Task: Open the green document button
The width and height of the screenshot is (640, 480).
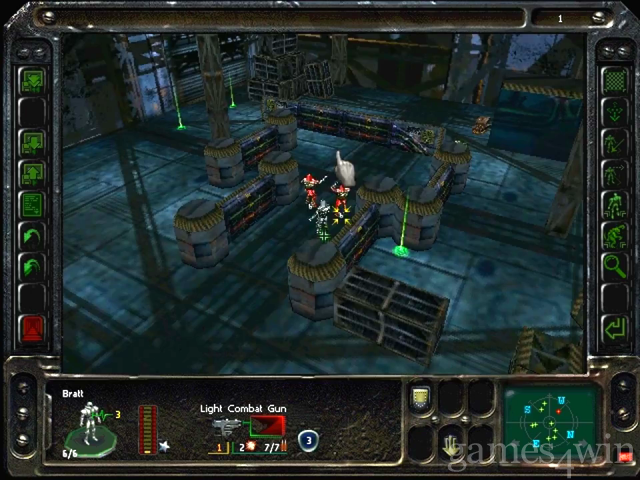Action: pyautogui.click(x=33, y=204)
